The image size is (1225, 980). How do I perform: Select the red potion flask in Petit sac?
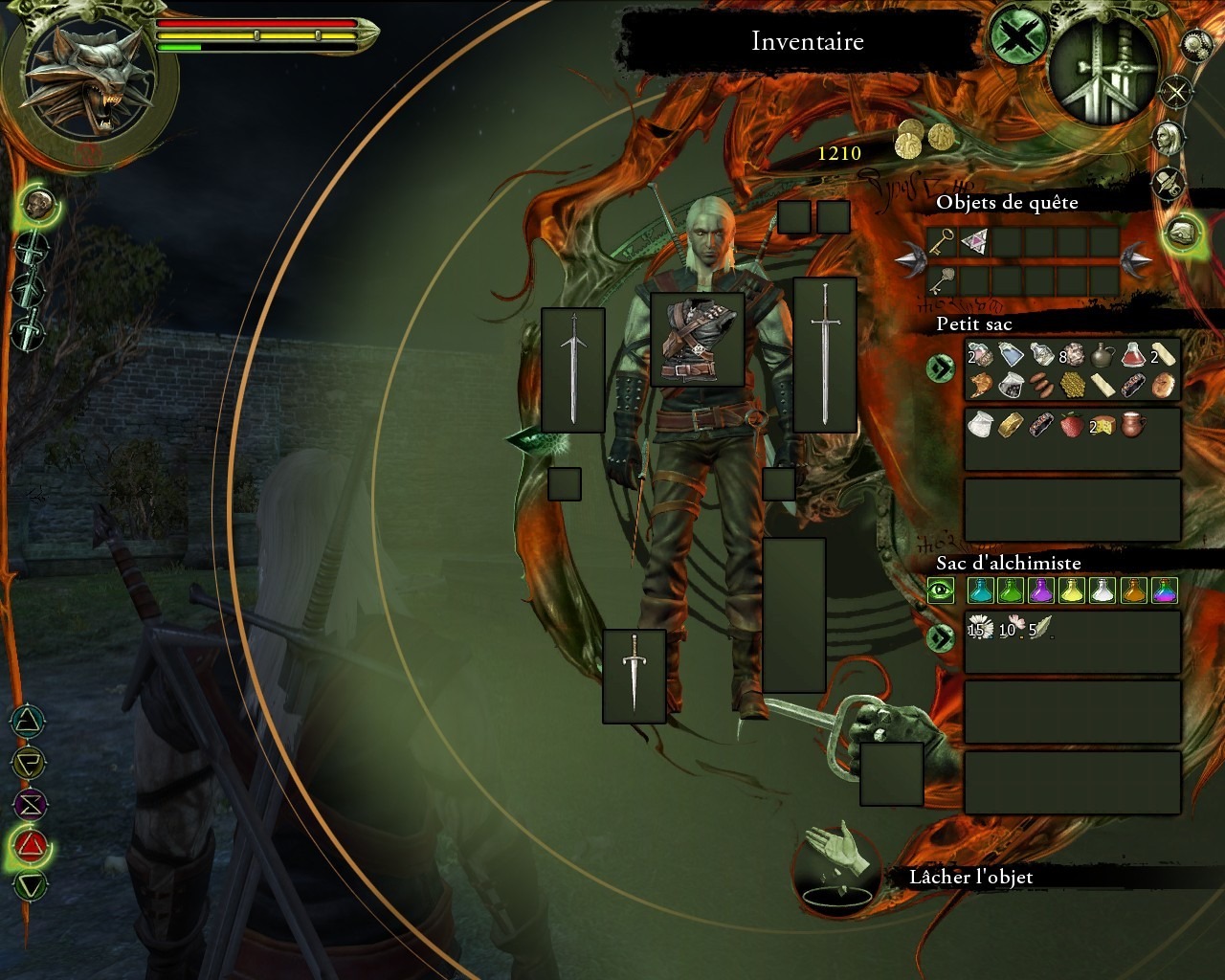click(x=1133, y=356)
